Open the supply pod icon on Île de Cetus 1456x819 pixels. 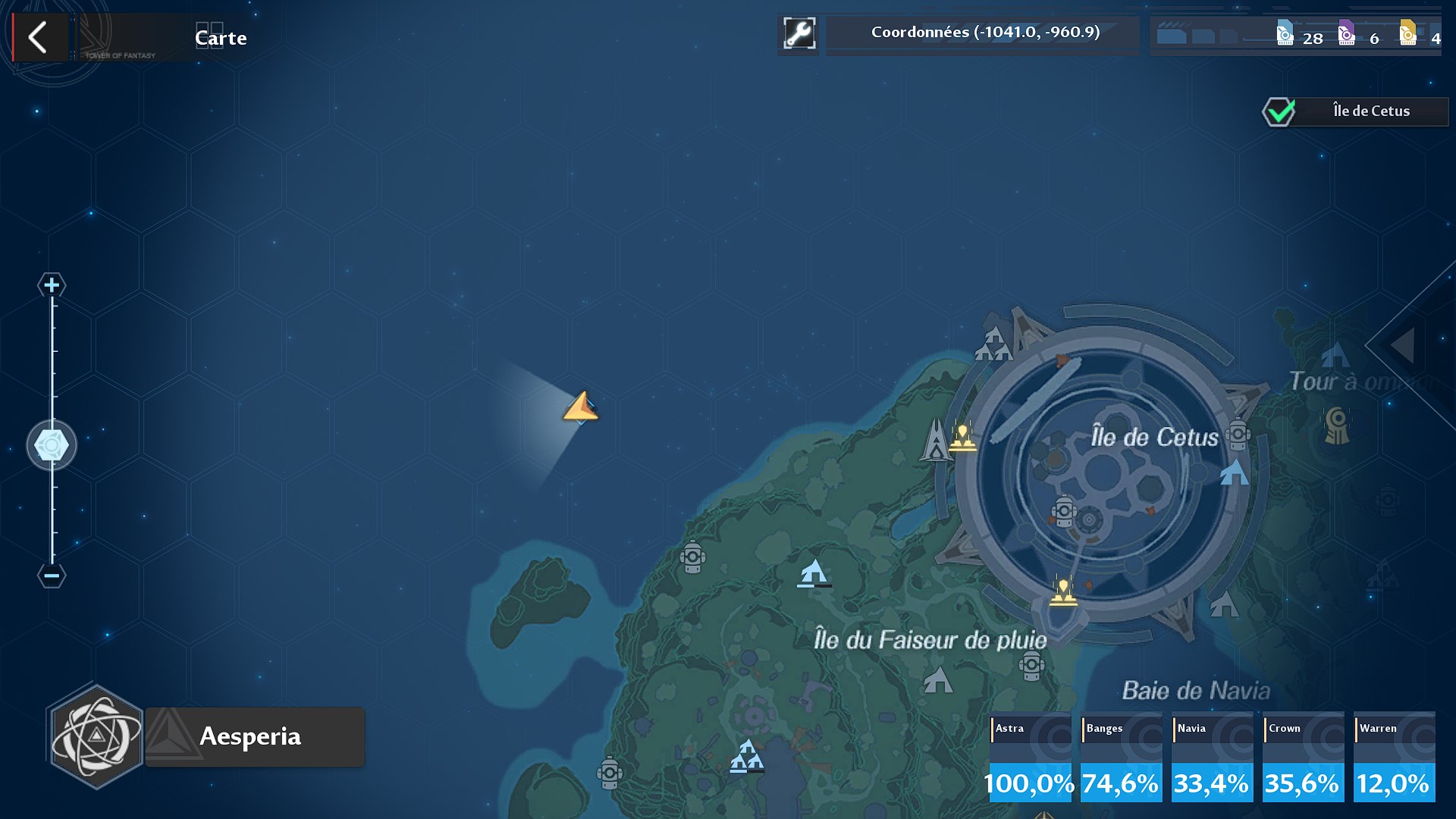point(1066,512)
